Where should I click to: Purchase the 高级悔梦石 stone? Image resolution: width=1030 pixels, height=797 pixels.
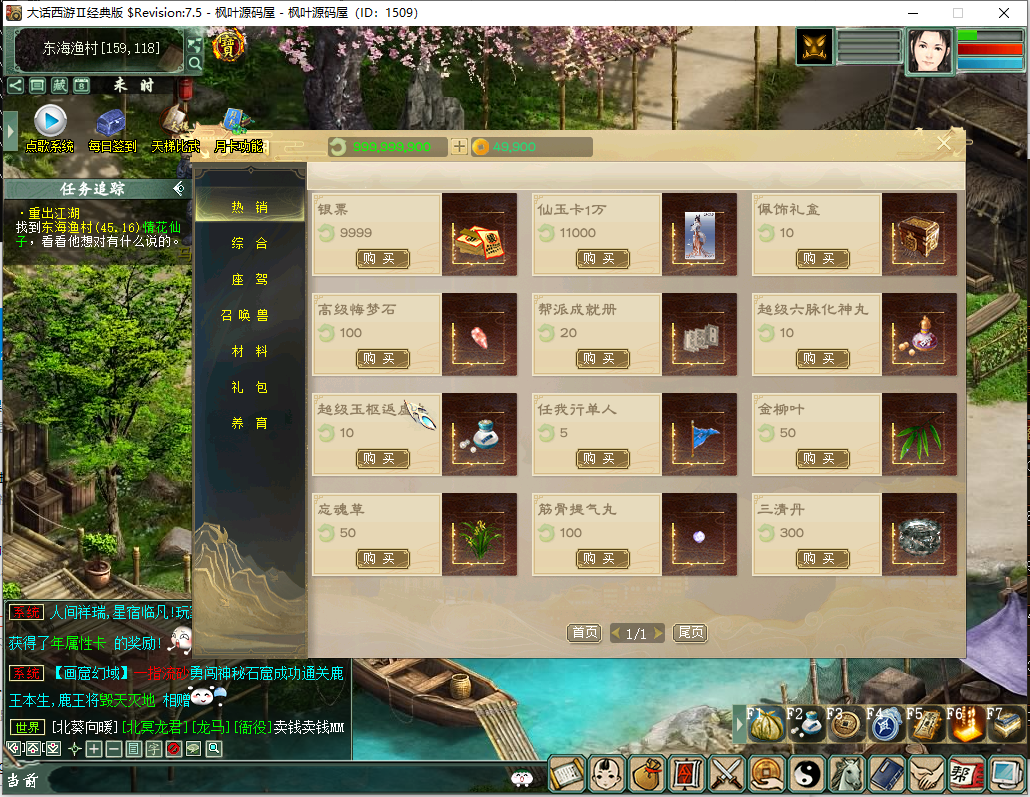(382, 359)
